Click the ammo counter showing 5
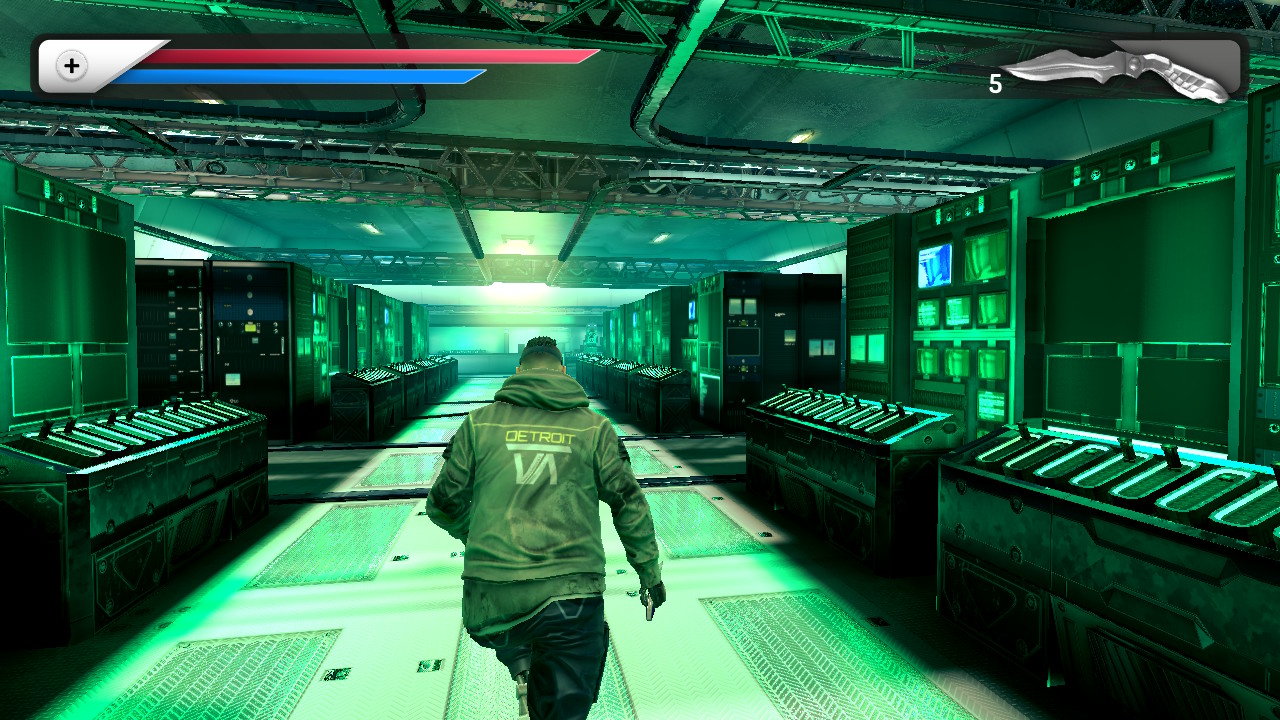Image resolution: width=1280 pixels, height=720 pixels. (x=997, y=80)
